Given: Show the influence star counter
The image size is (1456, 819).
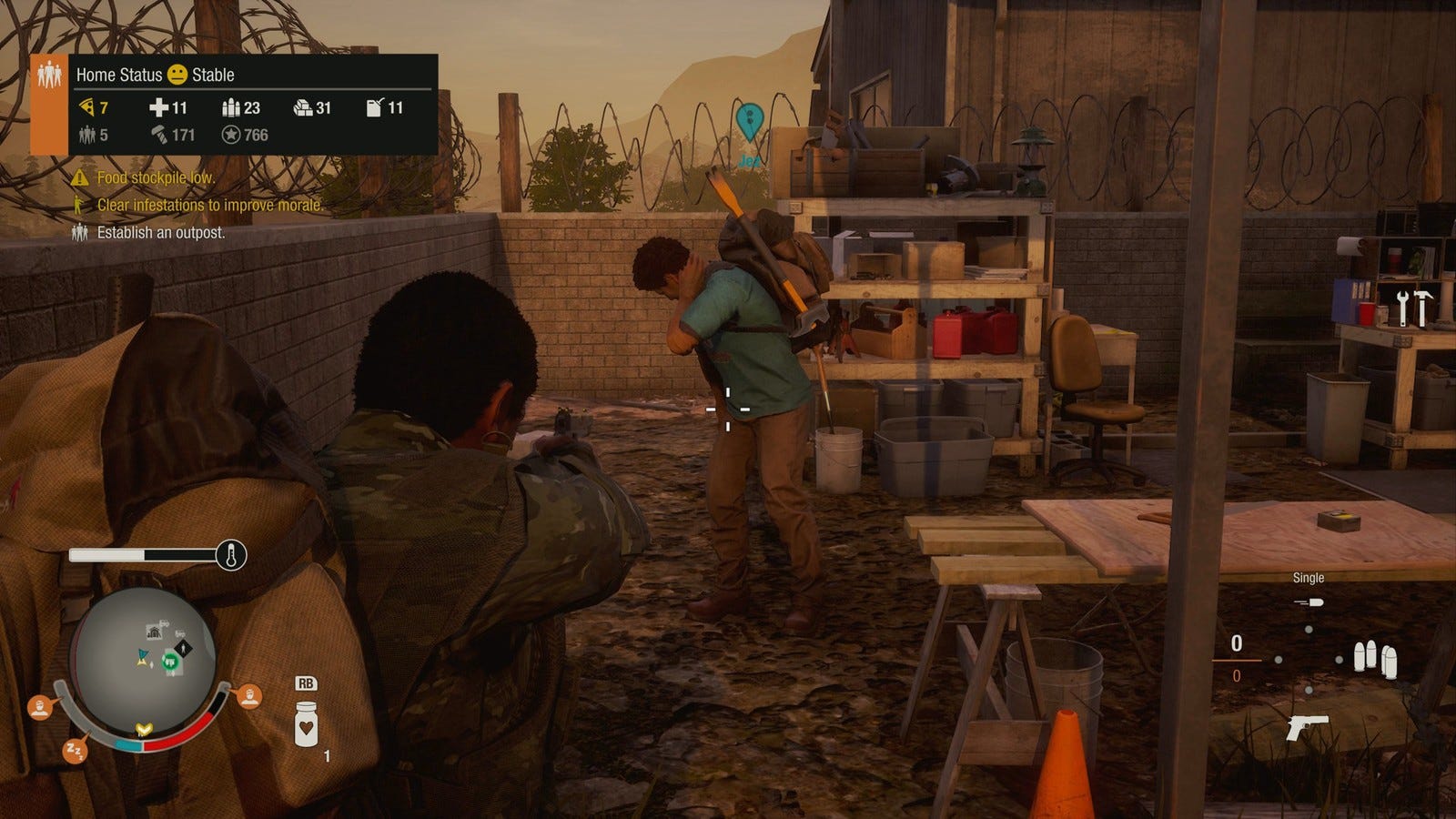Looking at the screenshot, I should click(x=232, y=135).
